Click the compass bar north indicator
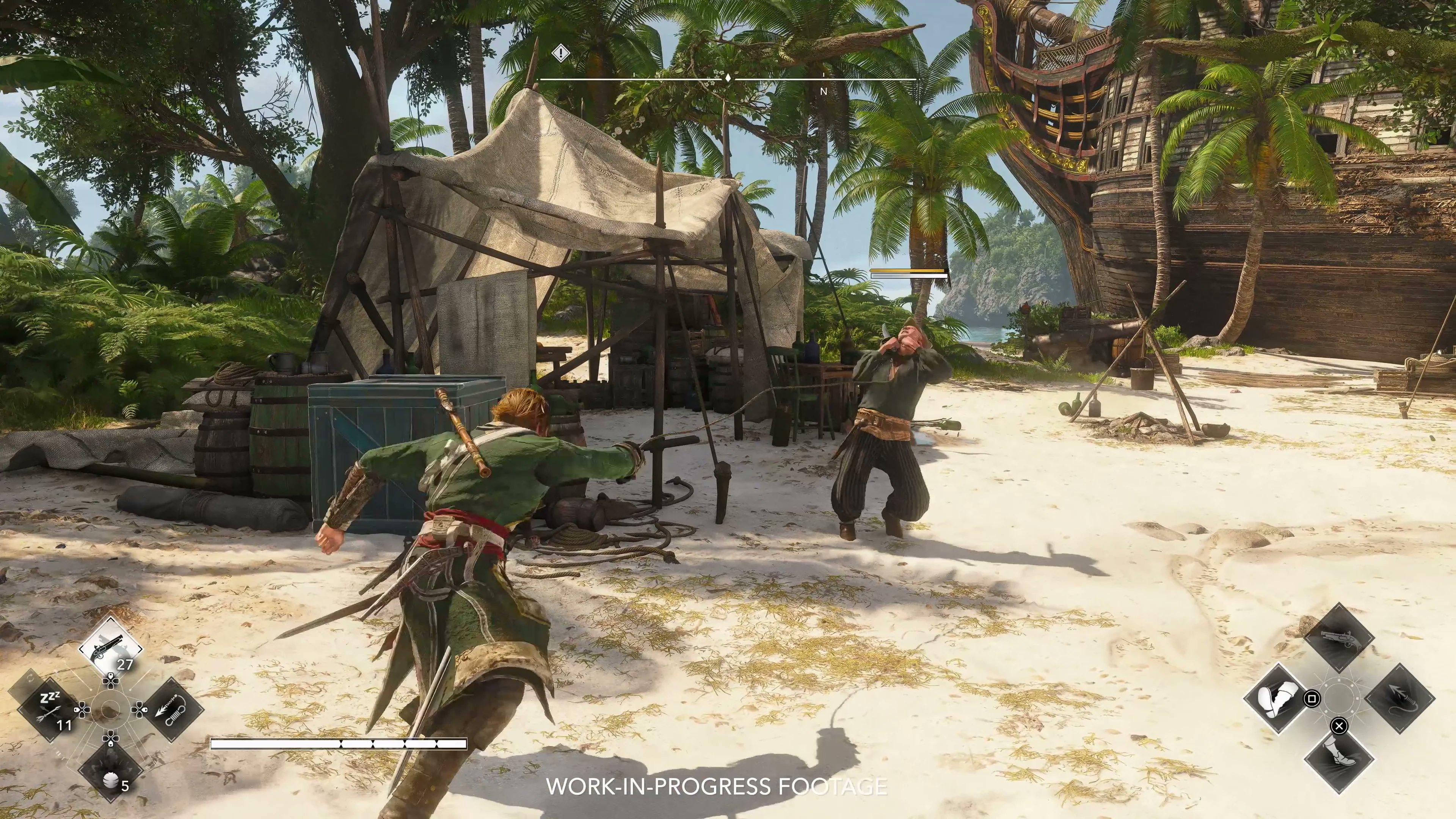 coord(824,91)
